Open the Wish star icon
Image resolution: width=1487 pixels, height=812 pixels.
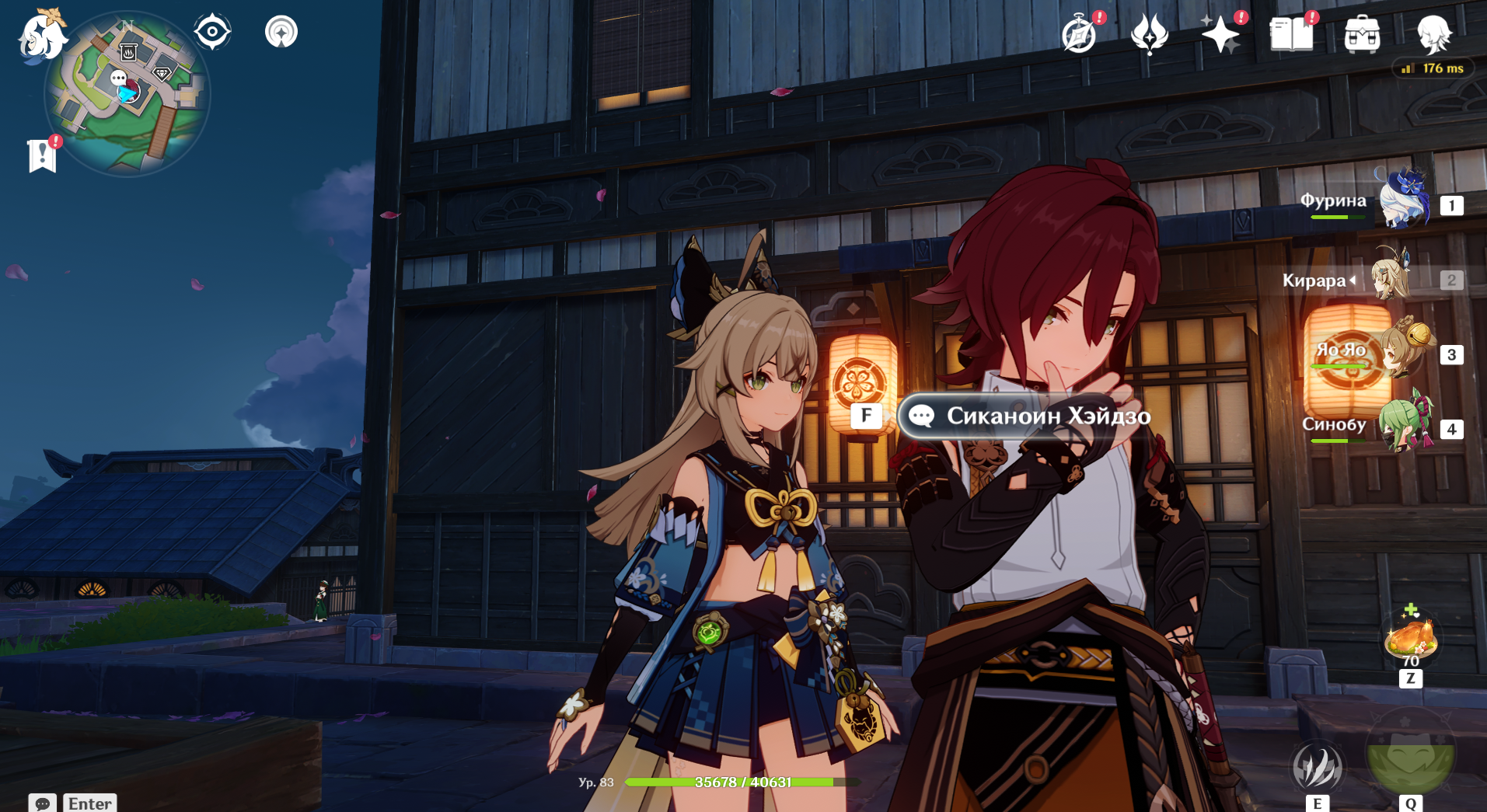pos(1220,35)
